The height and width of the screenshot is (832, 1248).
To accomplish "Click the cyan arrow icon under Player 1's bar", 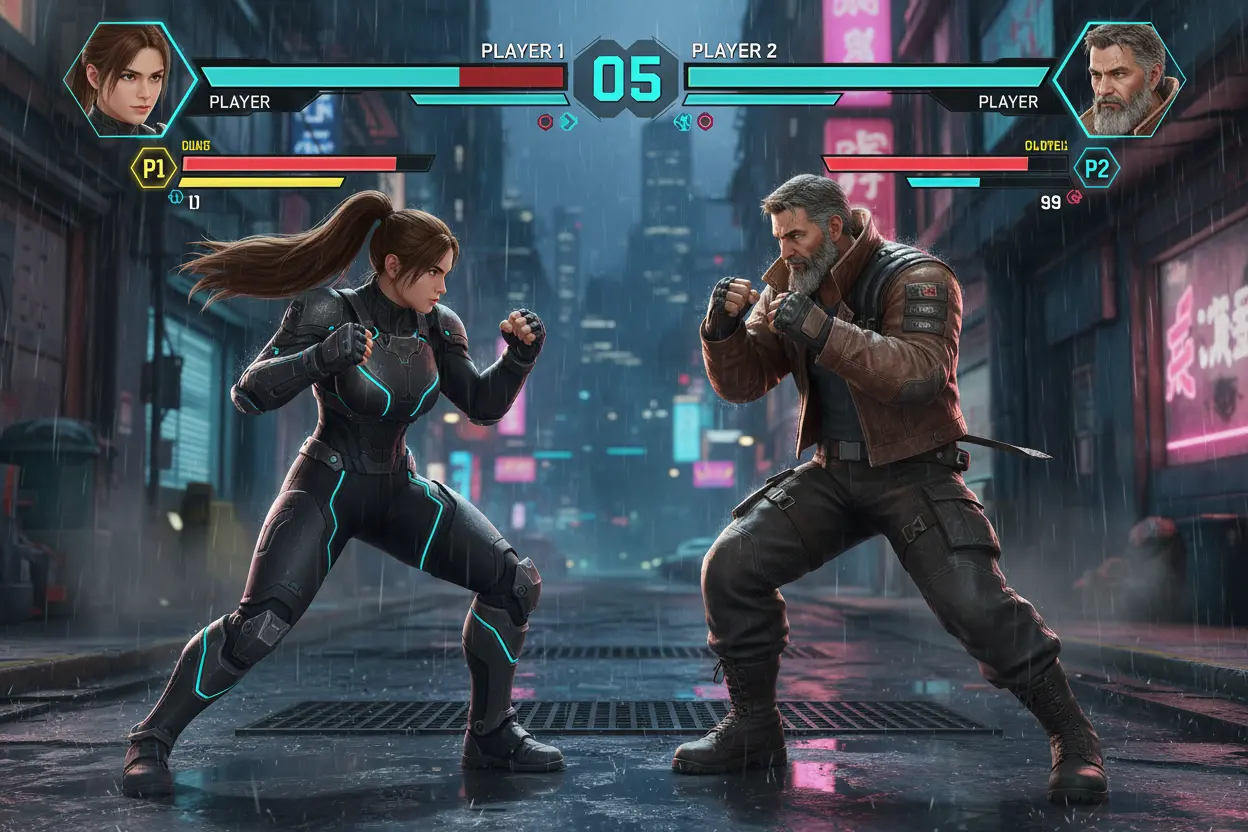I will coord(569,122).
